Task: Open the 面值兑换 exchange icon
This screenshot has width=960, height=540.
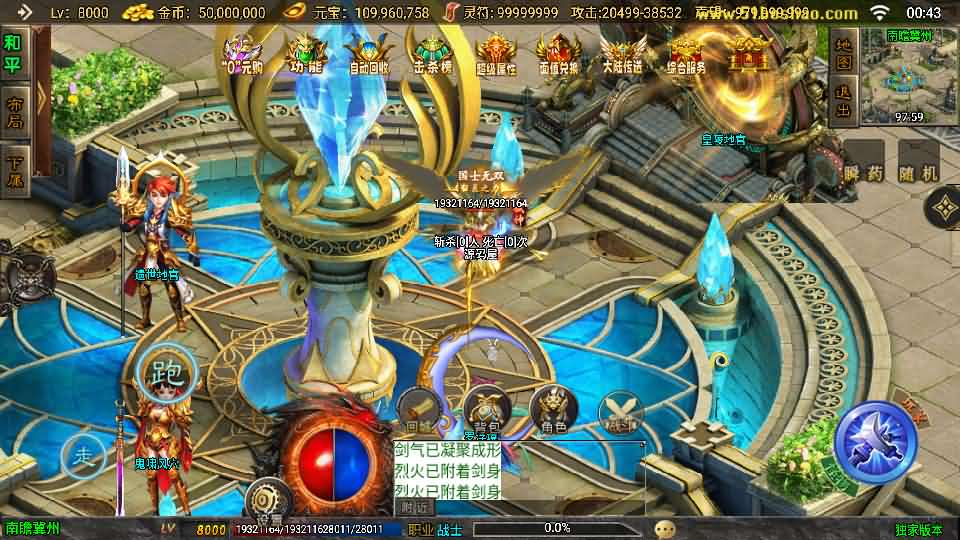Action: coord(558,54)
